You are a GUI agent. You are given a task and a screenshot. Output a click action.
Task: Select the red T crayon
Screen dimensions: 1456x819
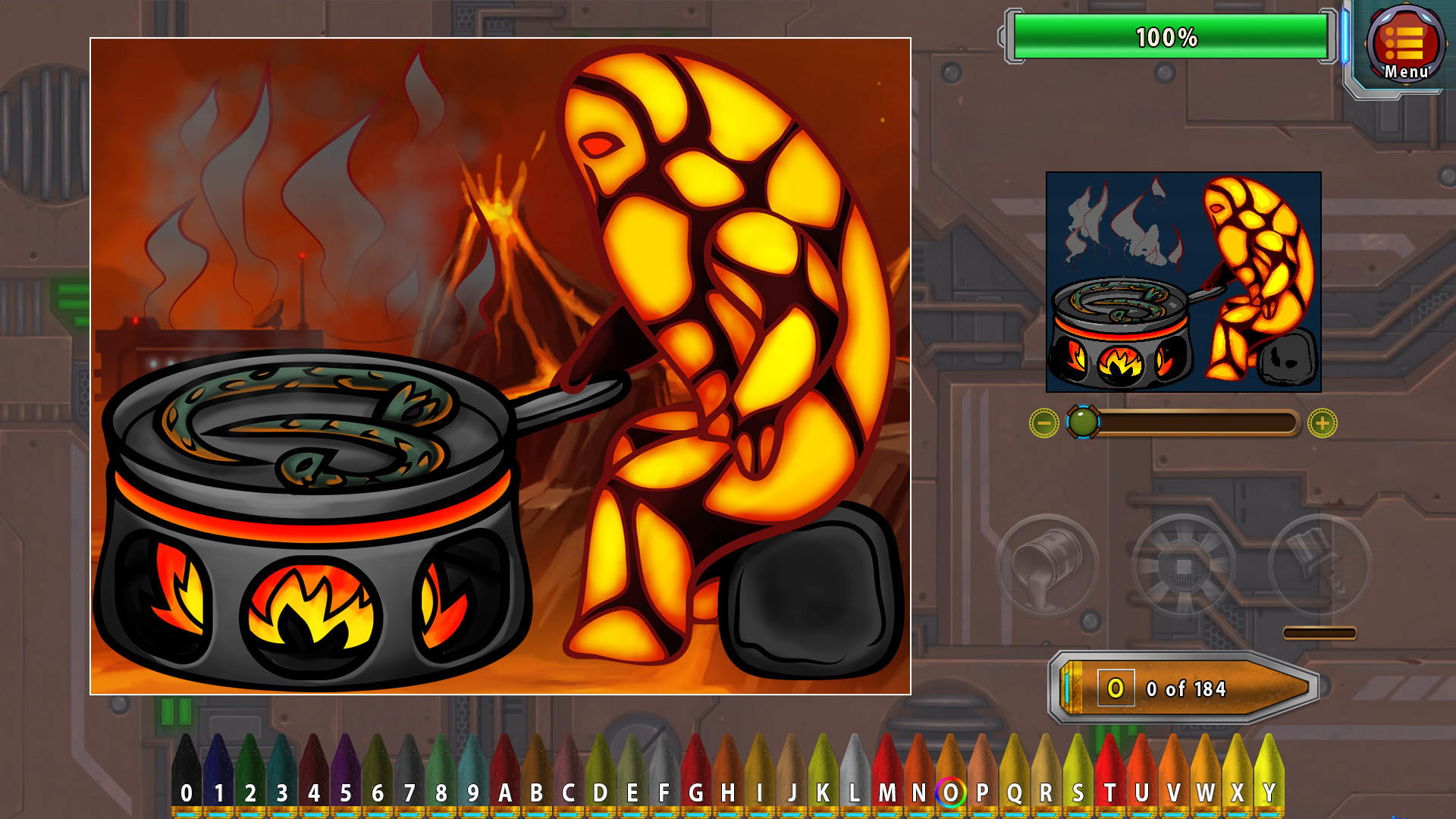1112,792
